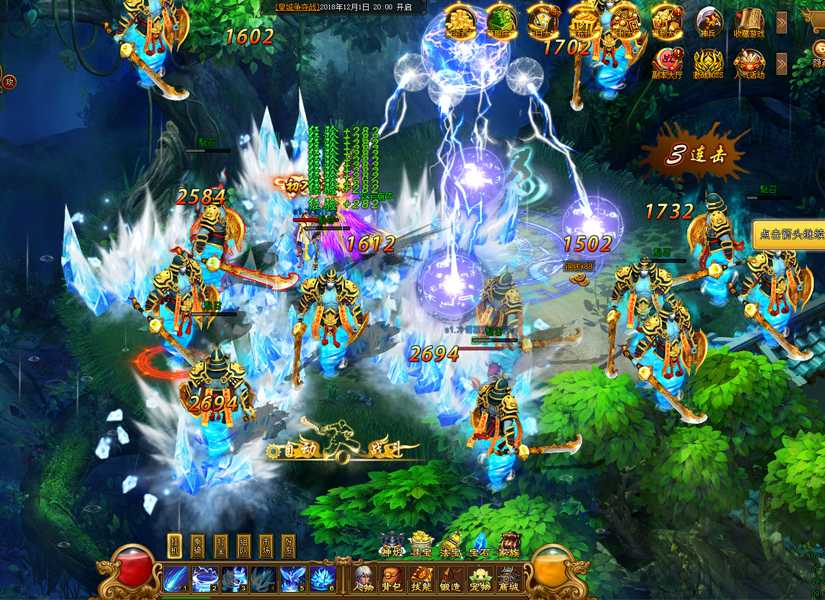Open the 锻造 forging menu
Image resolution: width=825 pixels, height=600 pixels.
coord(451,579)
